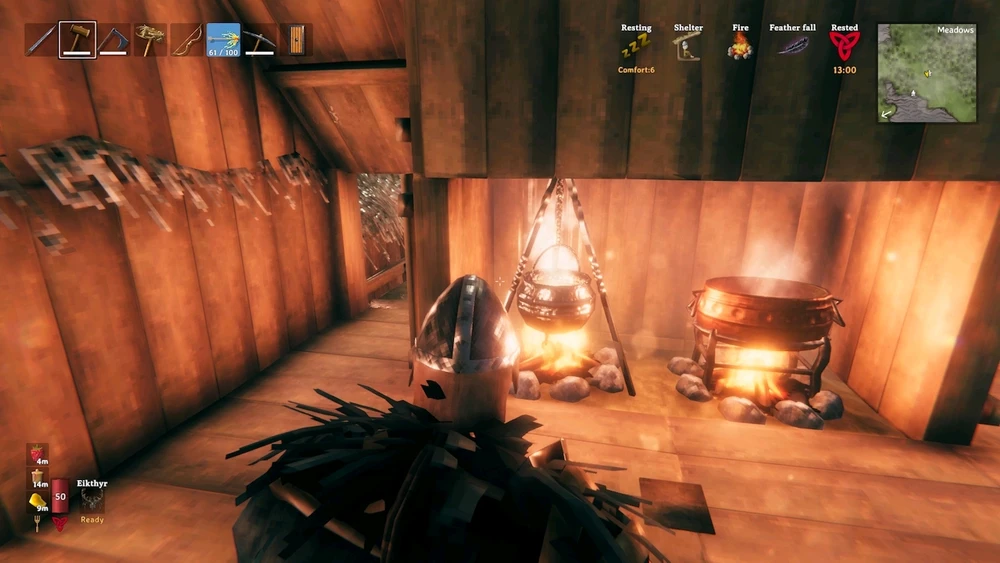Select the golden hoe hotbar slot
This screenshot has width=1000, height=563.
click(x=150, y=40)
